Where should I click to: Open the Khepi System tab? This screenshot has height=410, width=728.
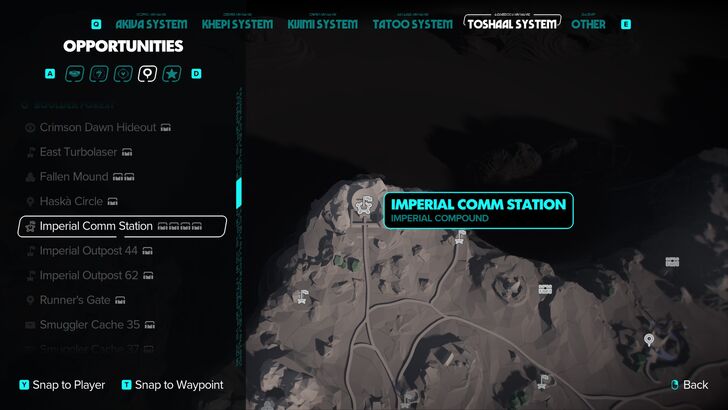(237, 23)
